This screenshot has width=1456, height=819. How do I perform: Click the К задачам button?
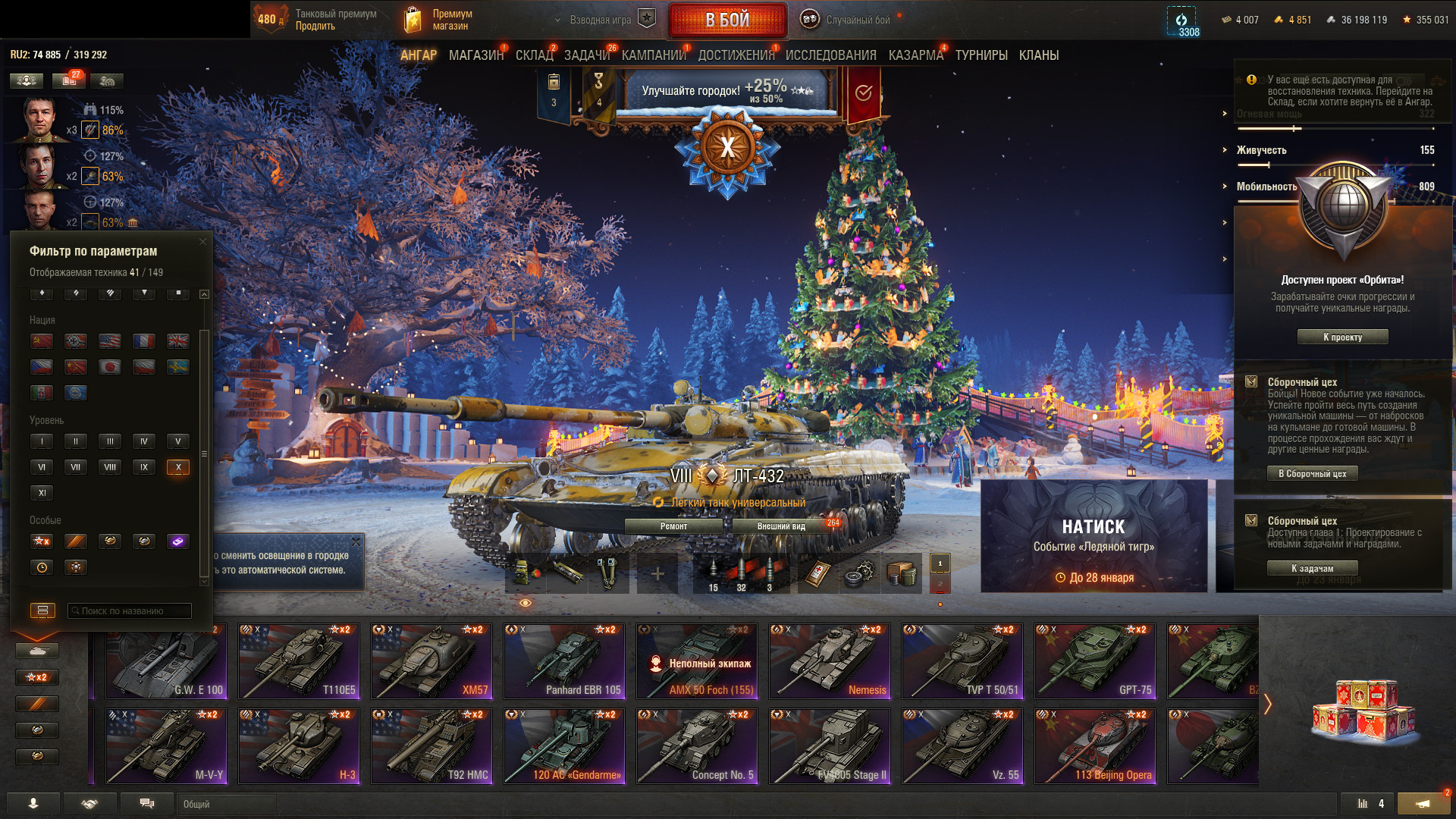click(x=1312, y=568)
